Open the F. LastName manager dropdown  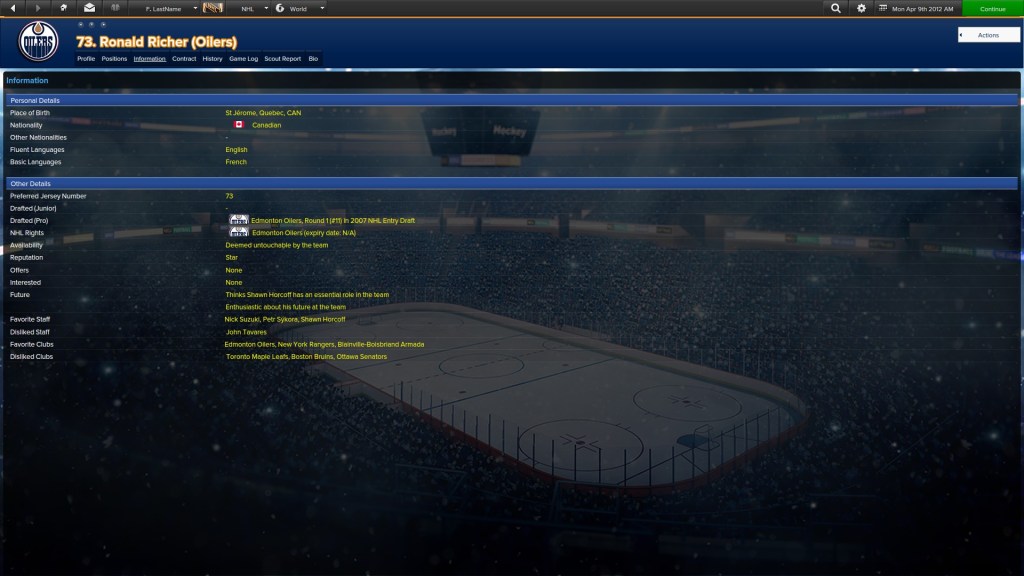coord(170,9)
